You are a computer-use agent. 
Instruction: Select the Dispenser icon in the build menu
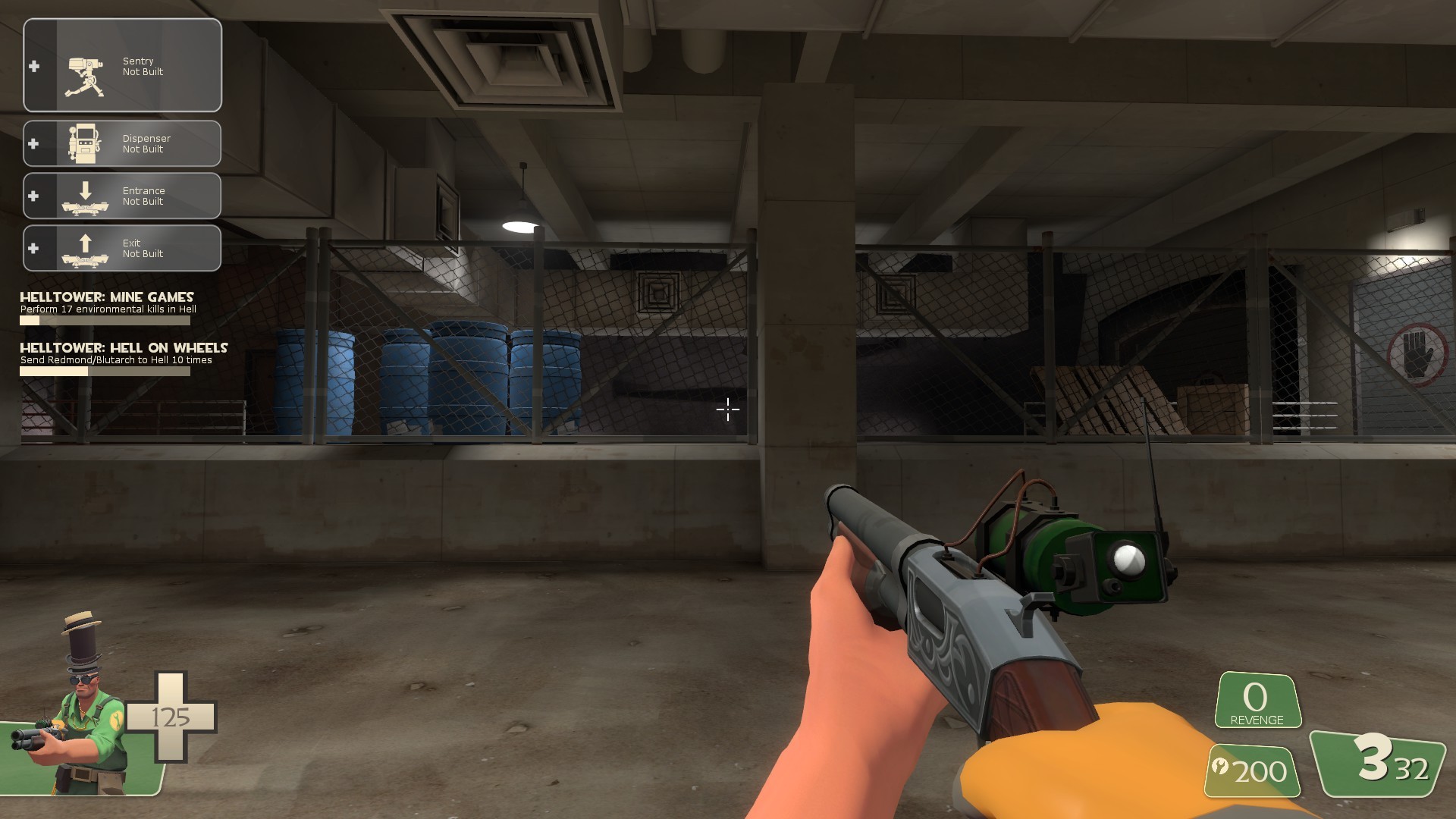[x=86, y=144]
